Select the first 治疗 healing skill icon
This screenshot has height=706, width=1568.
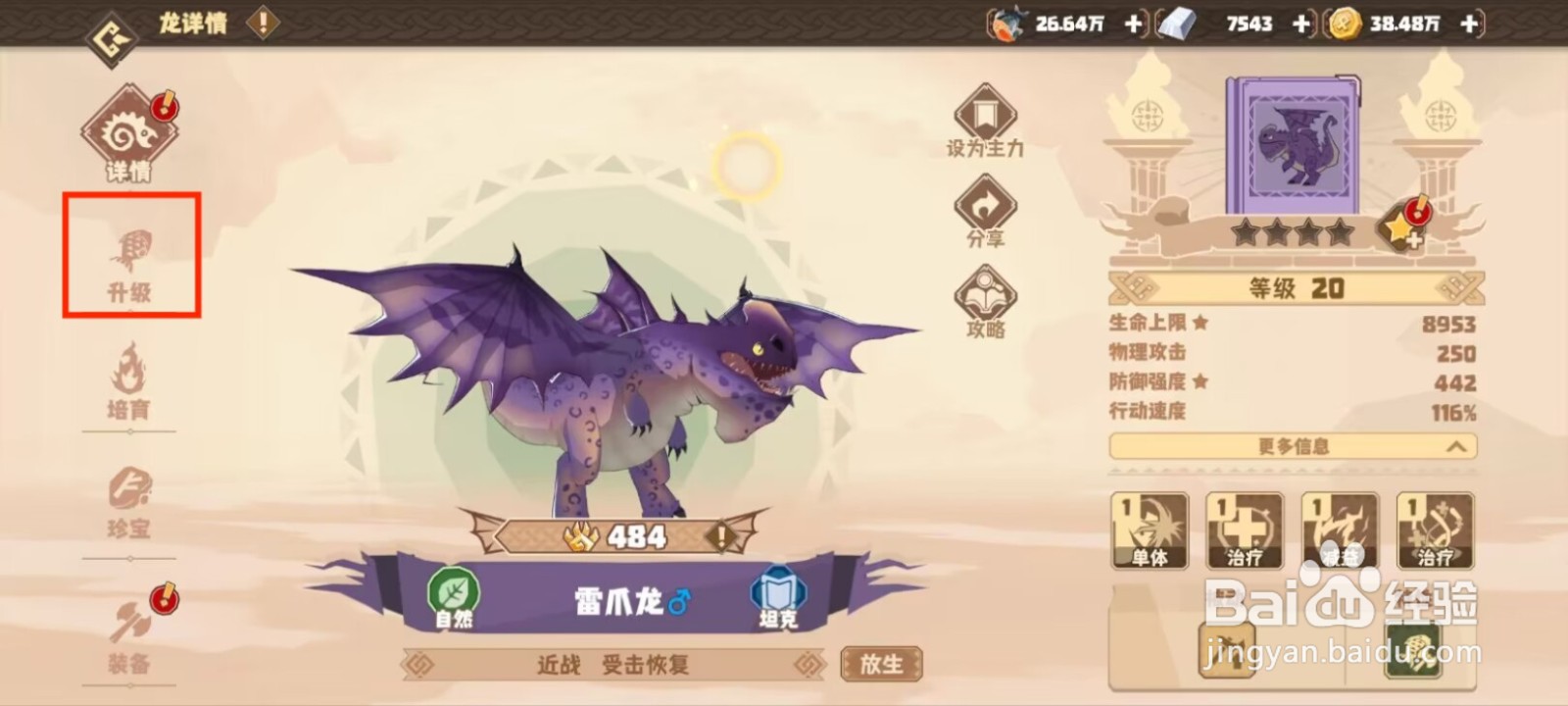point(1243,529)
